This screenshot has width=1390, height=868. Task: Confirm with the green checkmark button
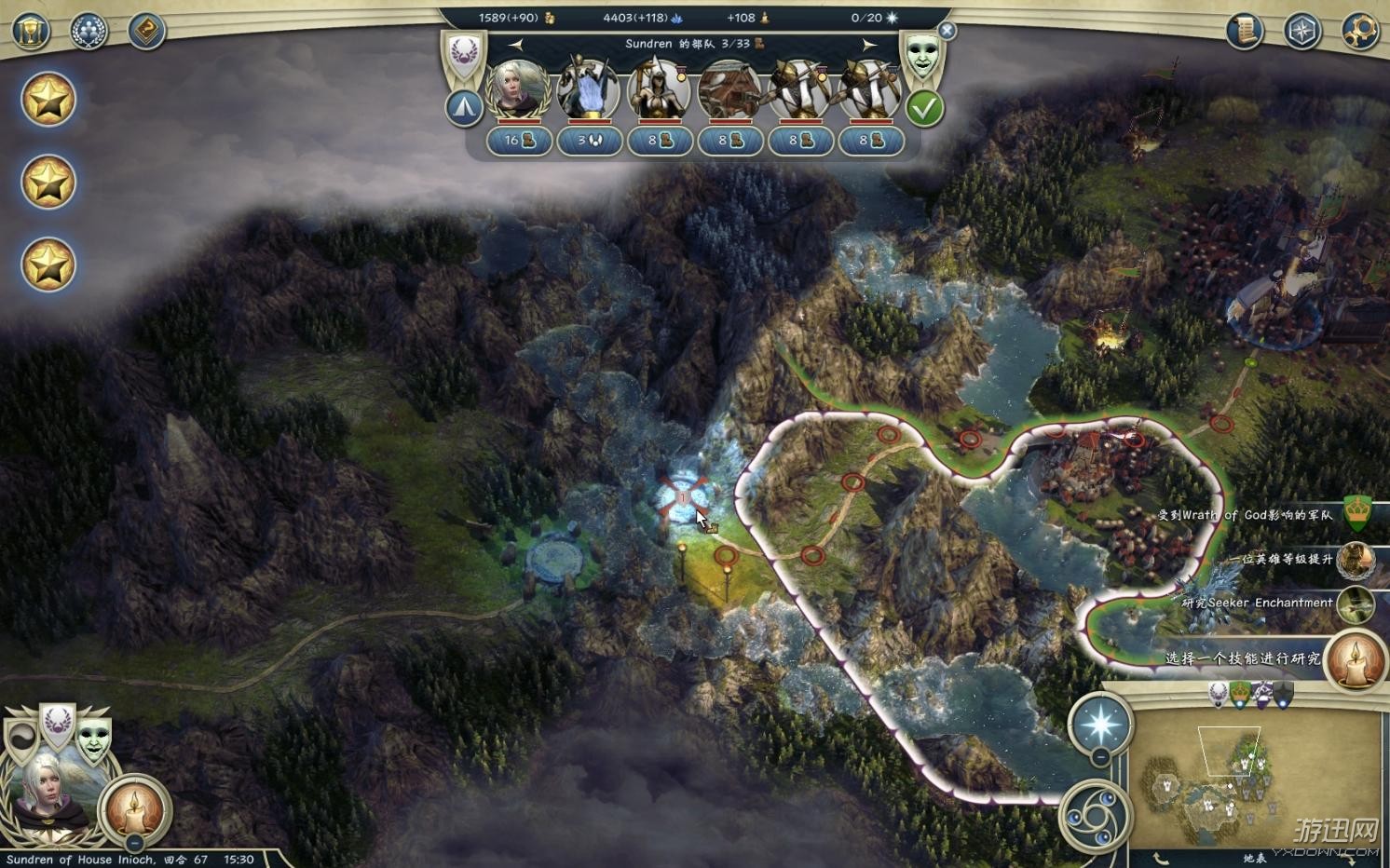[924, 109]
